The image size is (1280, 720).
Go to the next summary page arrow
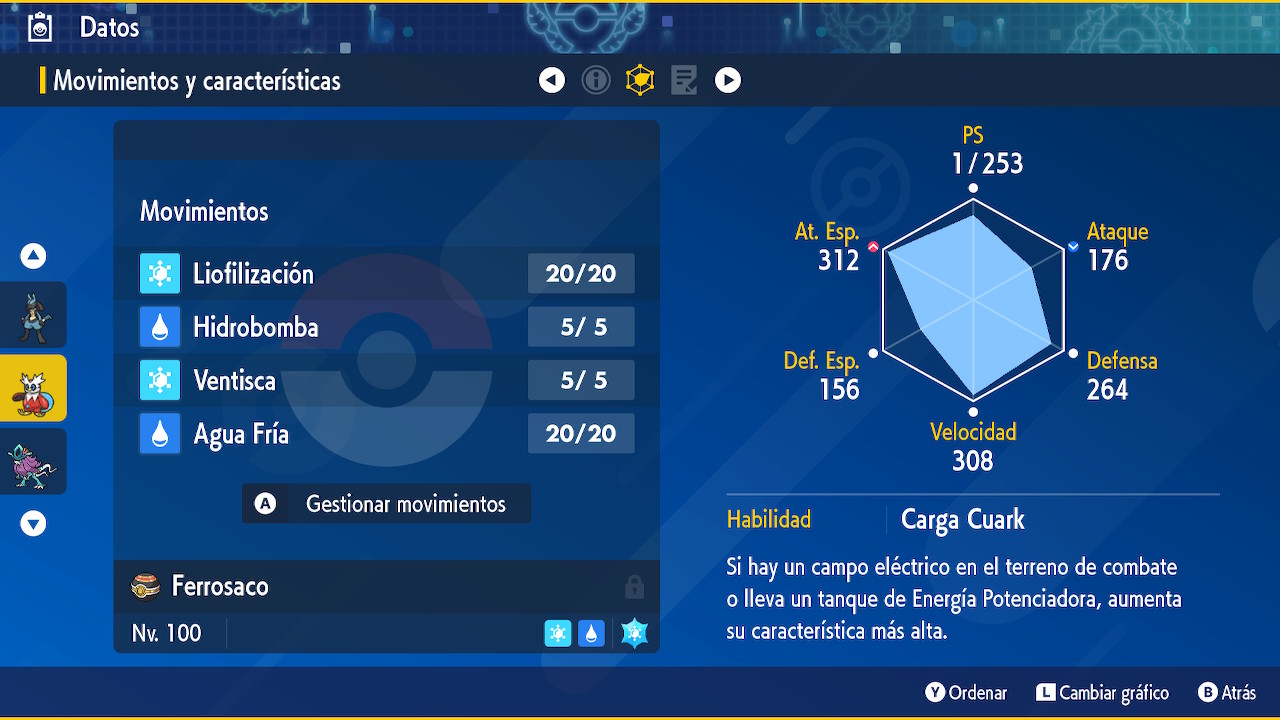tap(728, 80)
